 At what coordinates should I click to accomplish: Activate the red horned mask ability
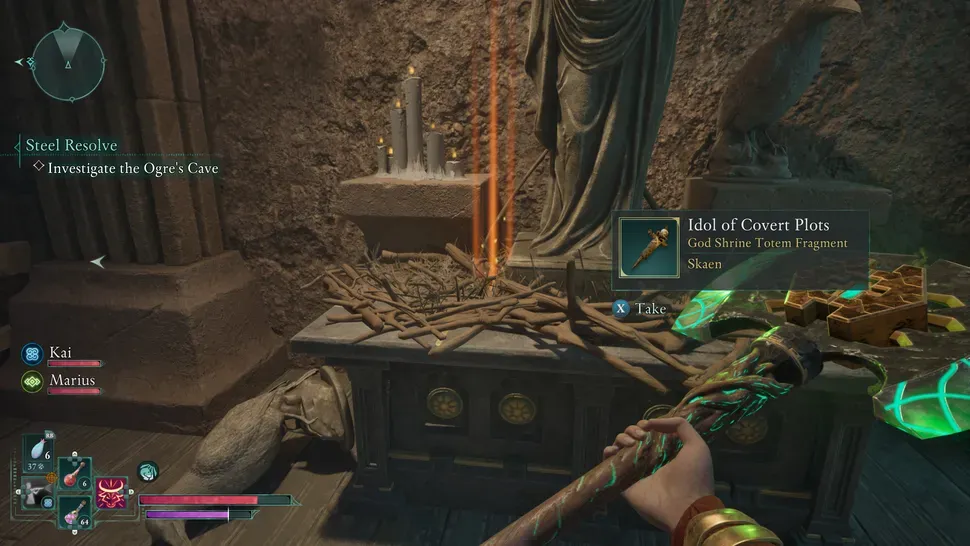click(112, 492)
